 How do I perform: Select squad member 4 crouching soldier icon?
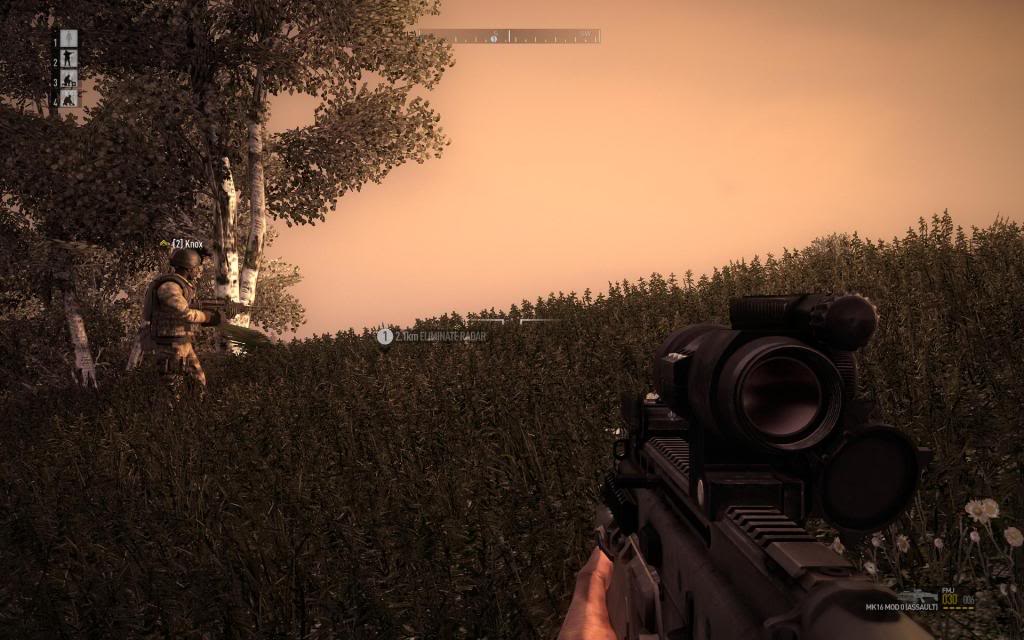coord(68,97)
